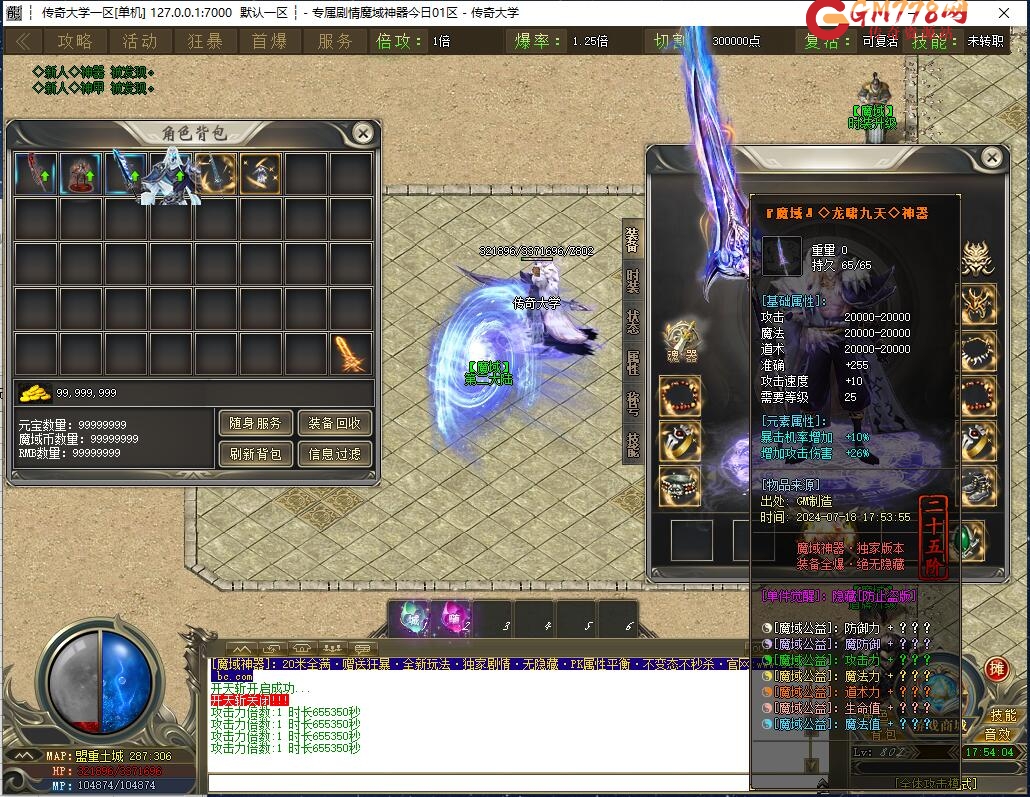
Task: Pick the red armor statue bag item
Action: click(x=81, y=174)
